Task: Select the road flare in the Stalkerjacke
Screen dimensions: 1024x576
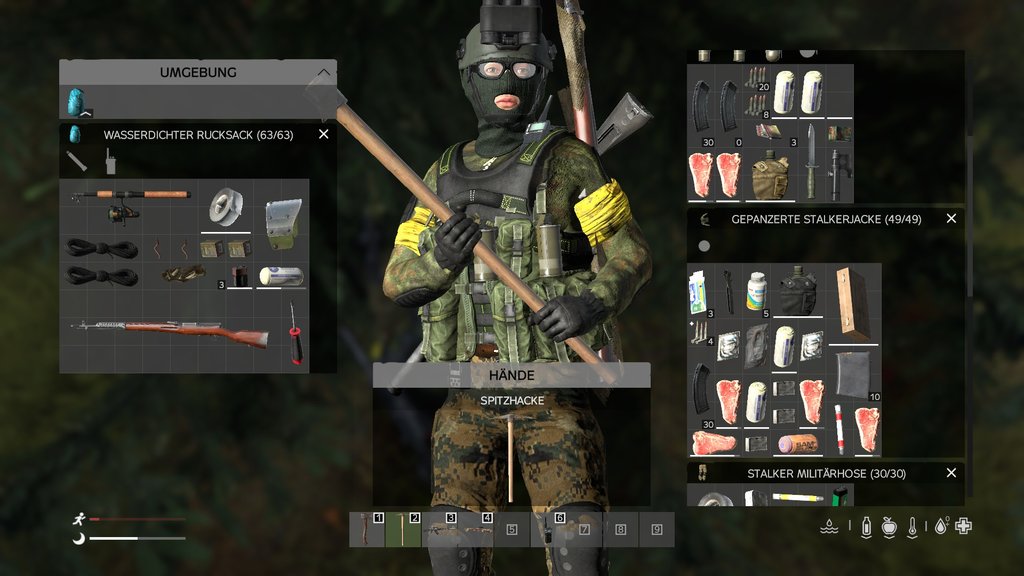Action: 839,430
